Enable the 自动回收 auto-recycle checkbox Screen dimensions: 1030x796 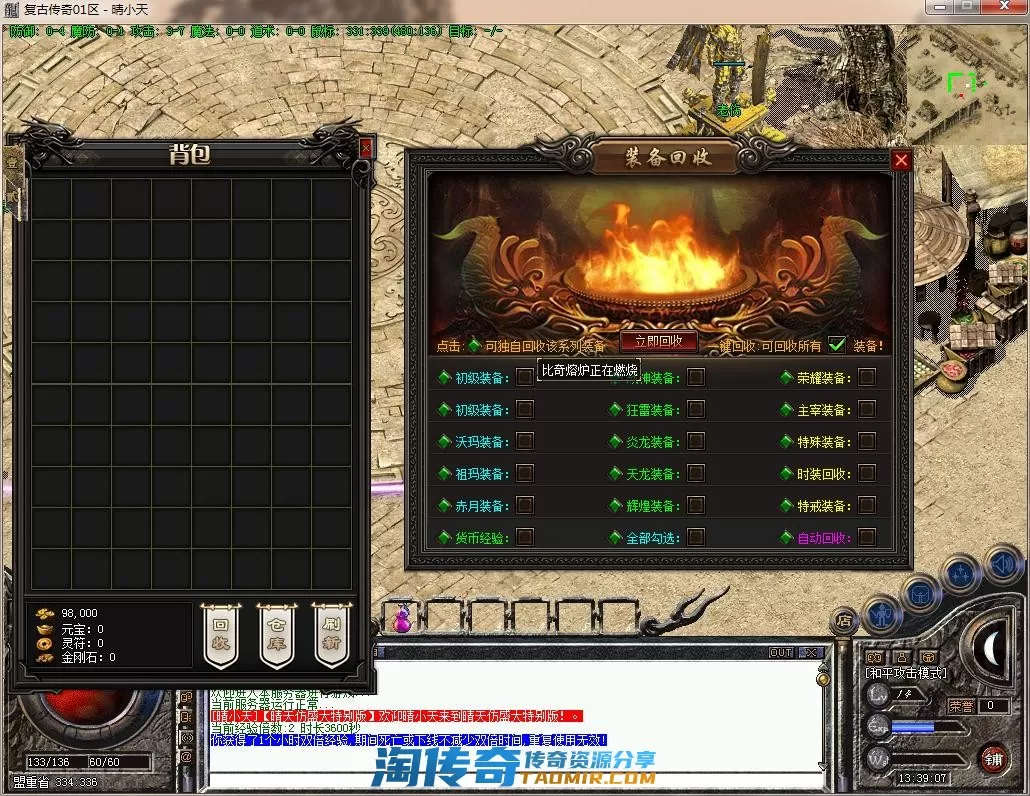pos(867,538)
